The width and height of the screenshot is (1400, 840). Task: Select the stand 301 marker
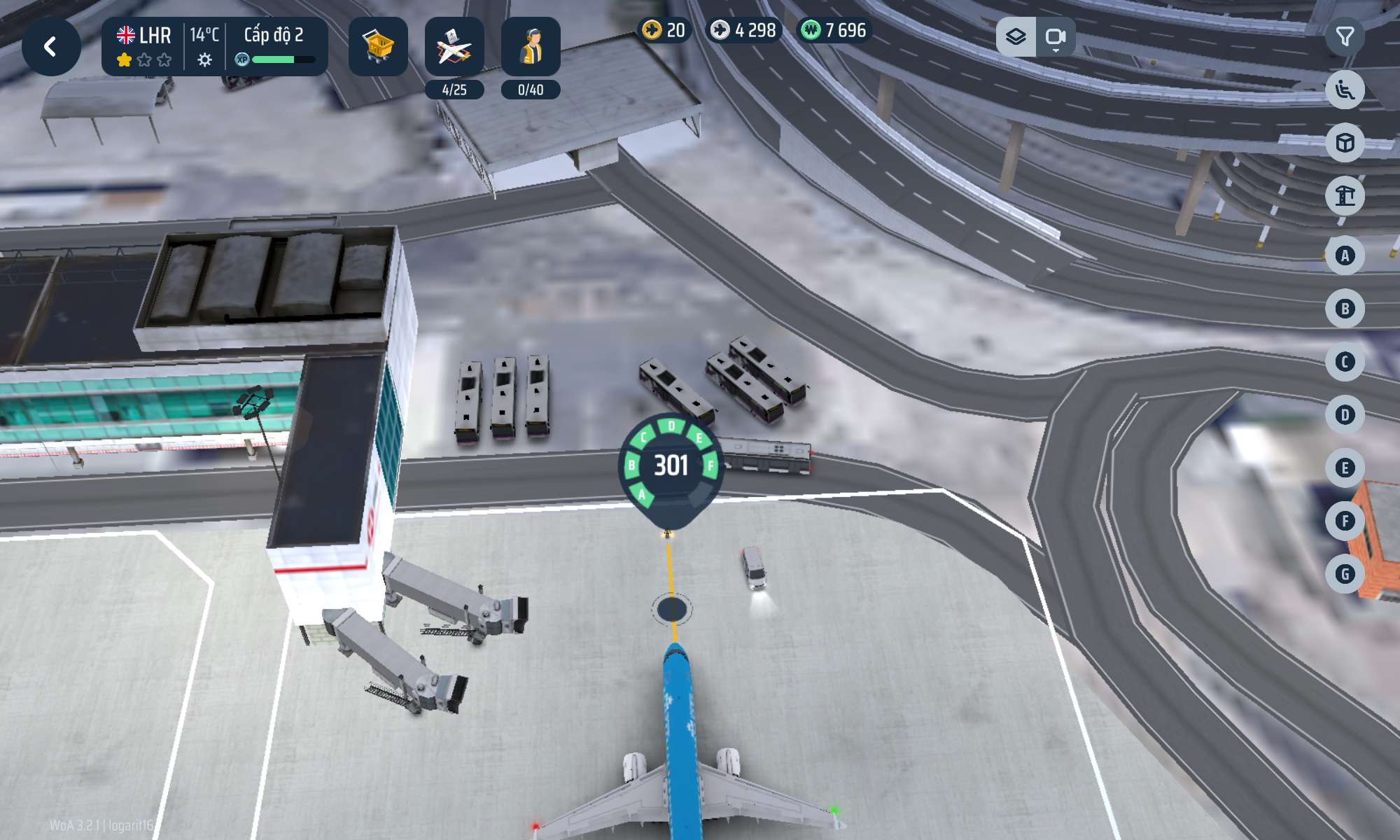click(671, 465)
